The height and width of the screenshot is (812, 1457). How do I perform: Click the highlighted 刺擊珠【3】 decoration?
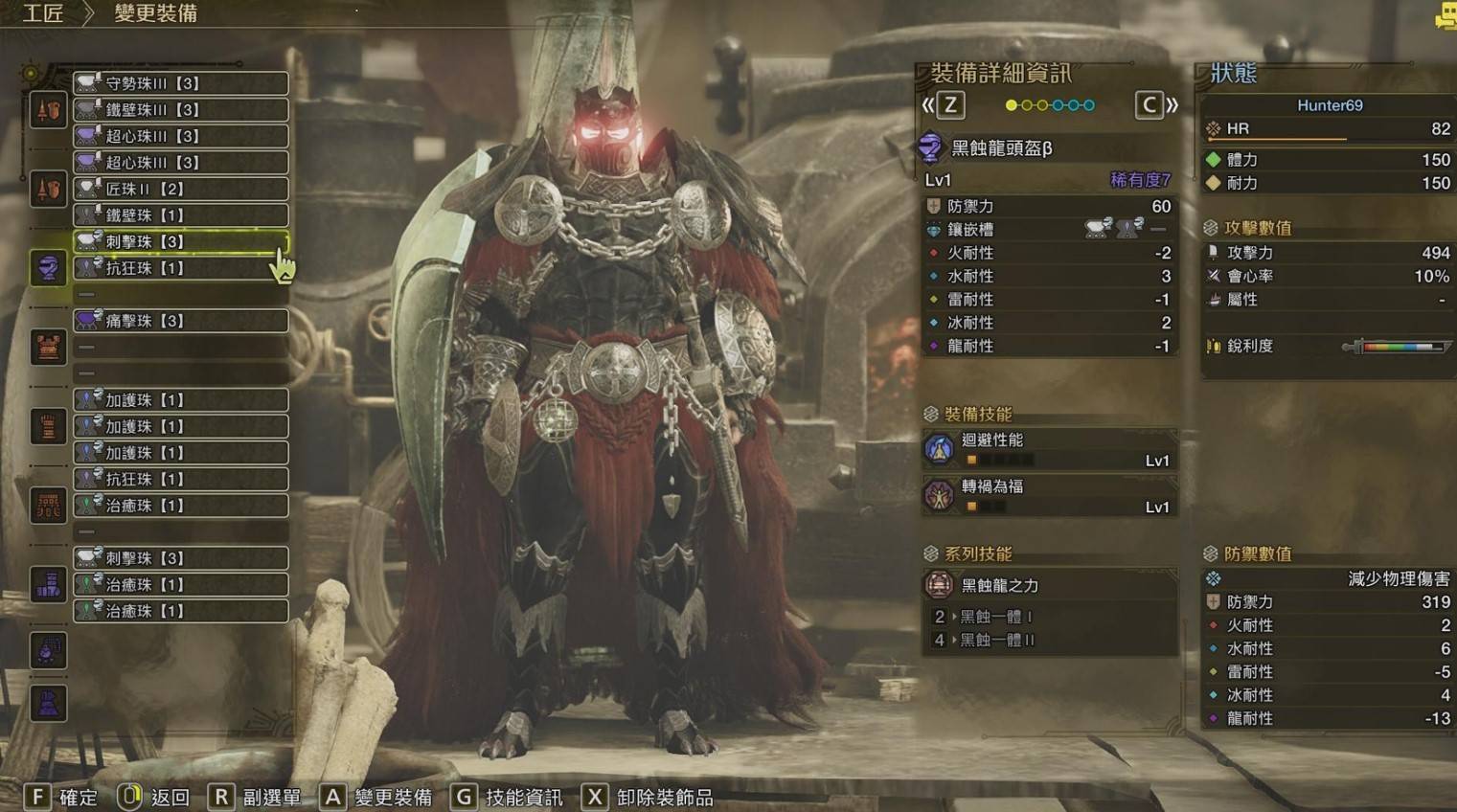pyautogui.click(x=181, y=241)
